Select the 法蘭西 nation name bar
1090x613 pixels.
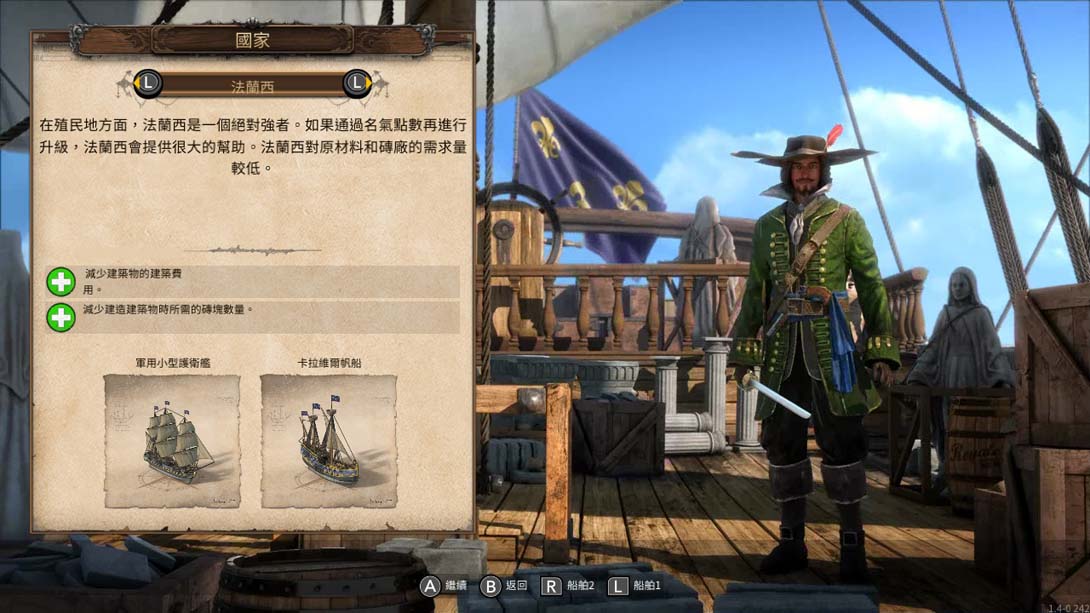click(x=252, y=85)
